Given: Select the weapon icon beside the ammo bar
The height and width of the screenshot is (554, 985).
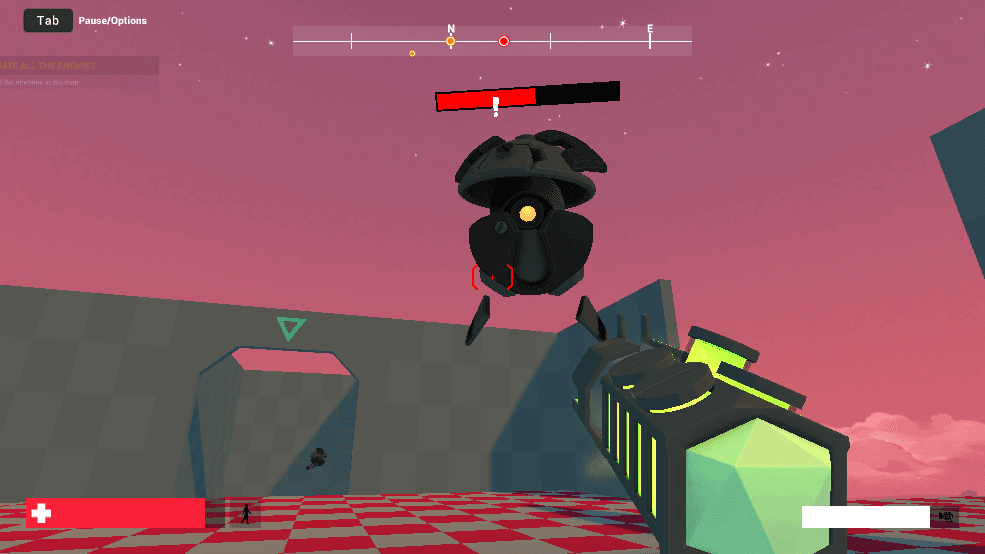Looking at the screenshot, I should pyautogui.click(x=945, y=516).
